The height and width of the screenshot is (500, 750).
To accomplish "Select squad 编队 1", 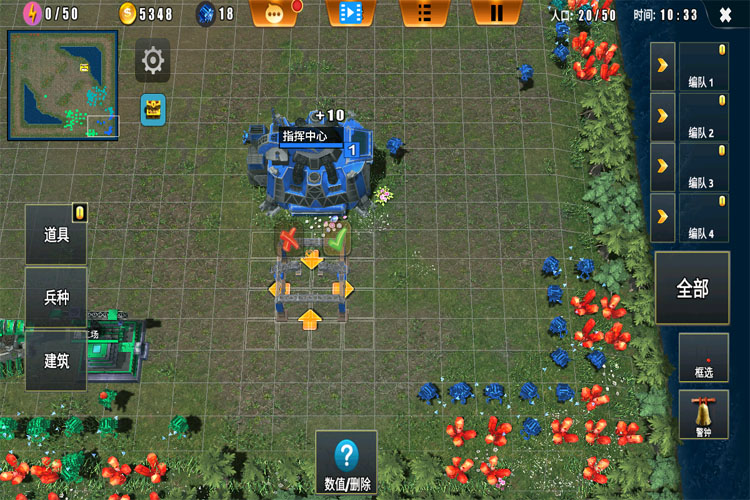I will click(x=701, y=66).
